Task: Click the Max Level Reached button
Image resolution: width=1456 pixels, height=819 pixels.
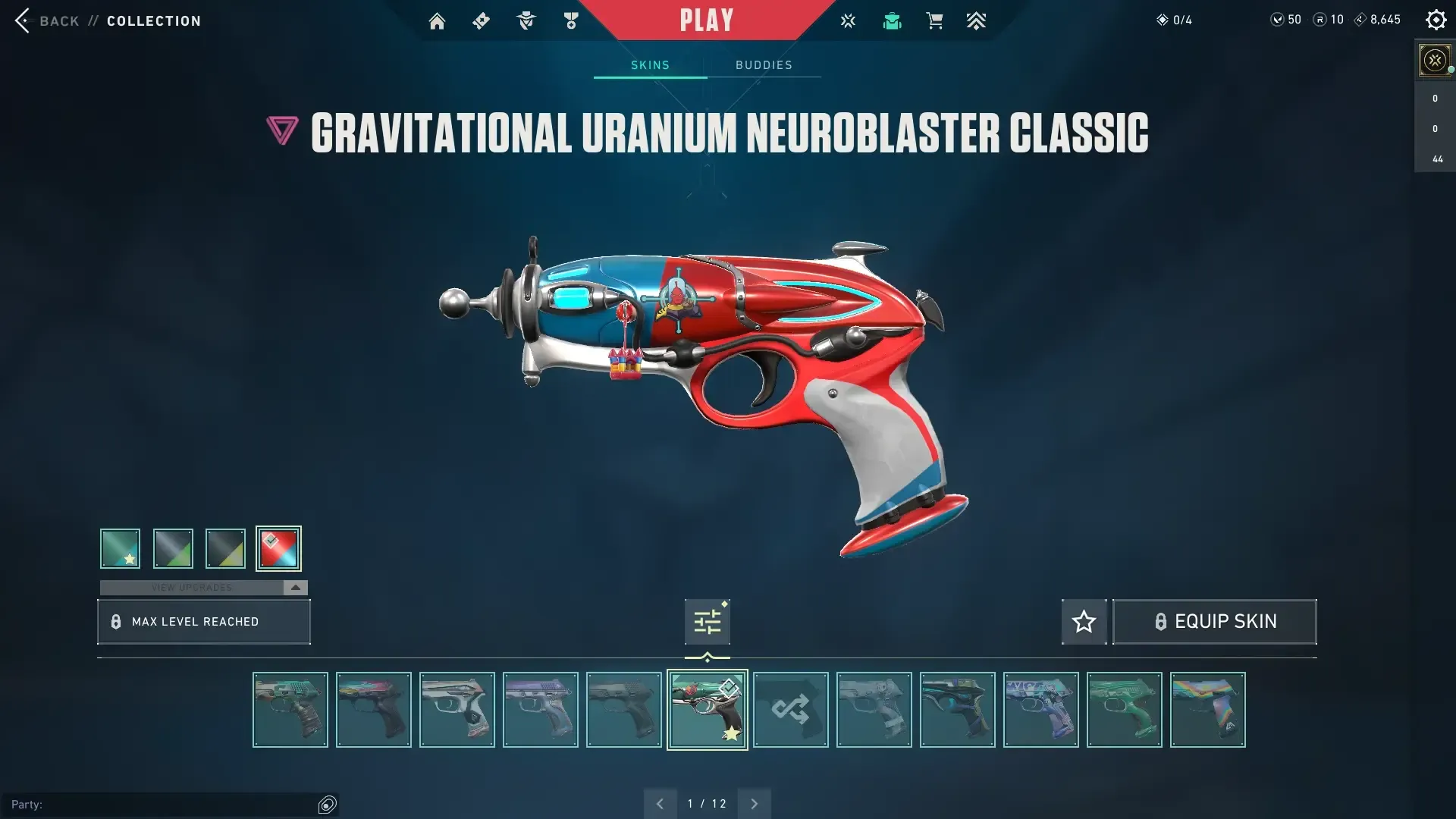Action: [x=203, y=622]
